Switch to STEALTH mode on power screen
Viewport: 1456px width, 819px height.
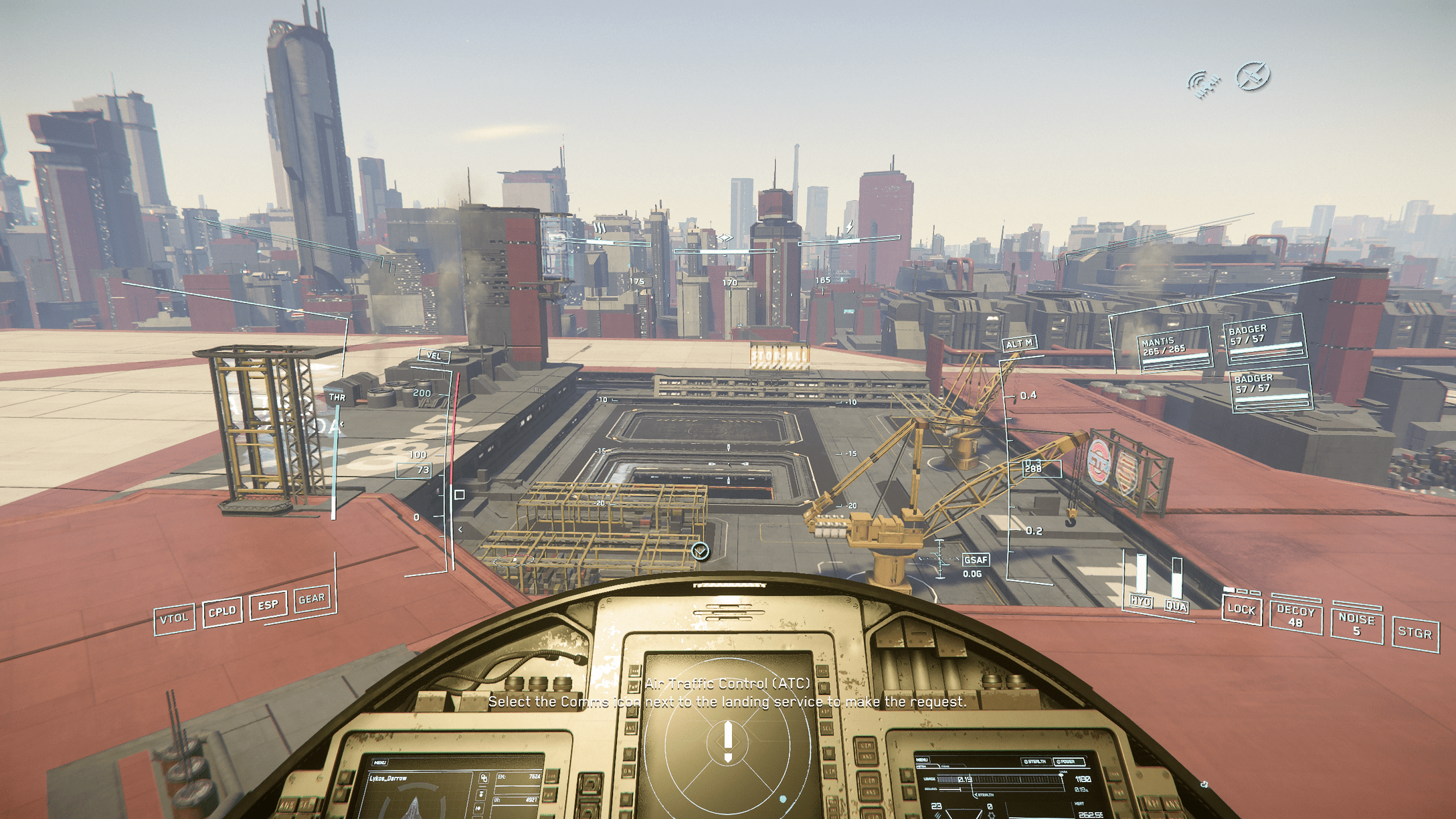click(1035, 761)
